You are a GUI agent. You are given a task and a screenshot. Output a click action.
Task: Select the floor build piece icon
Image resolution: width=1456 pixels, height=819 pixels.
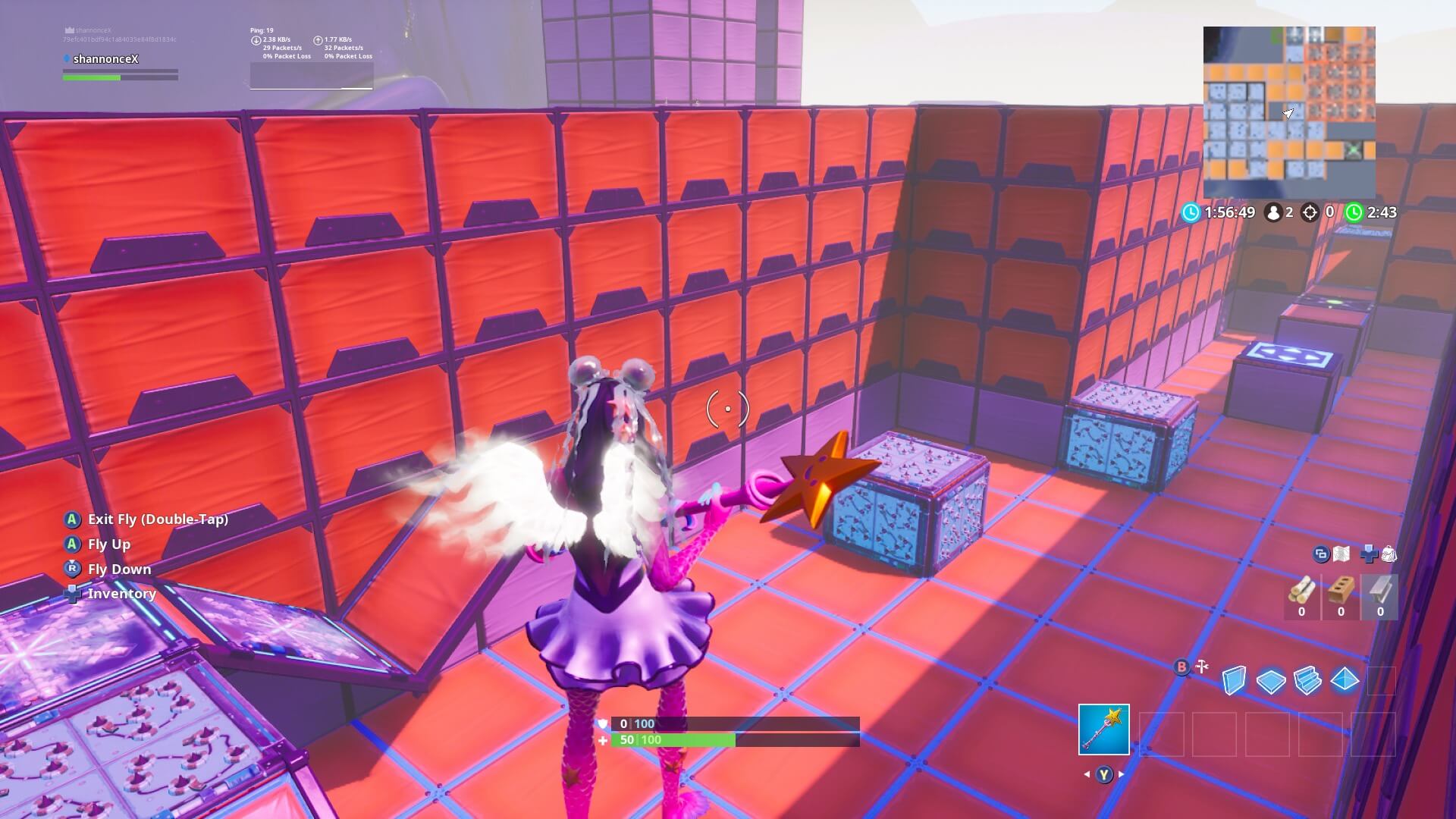point(1270,681)
